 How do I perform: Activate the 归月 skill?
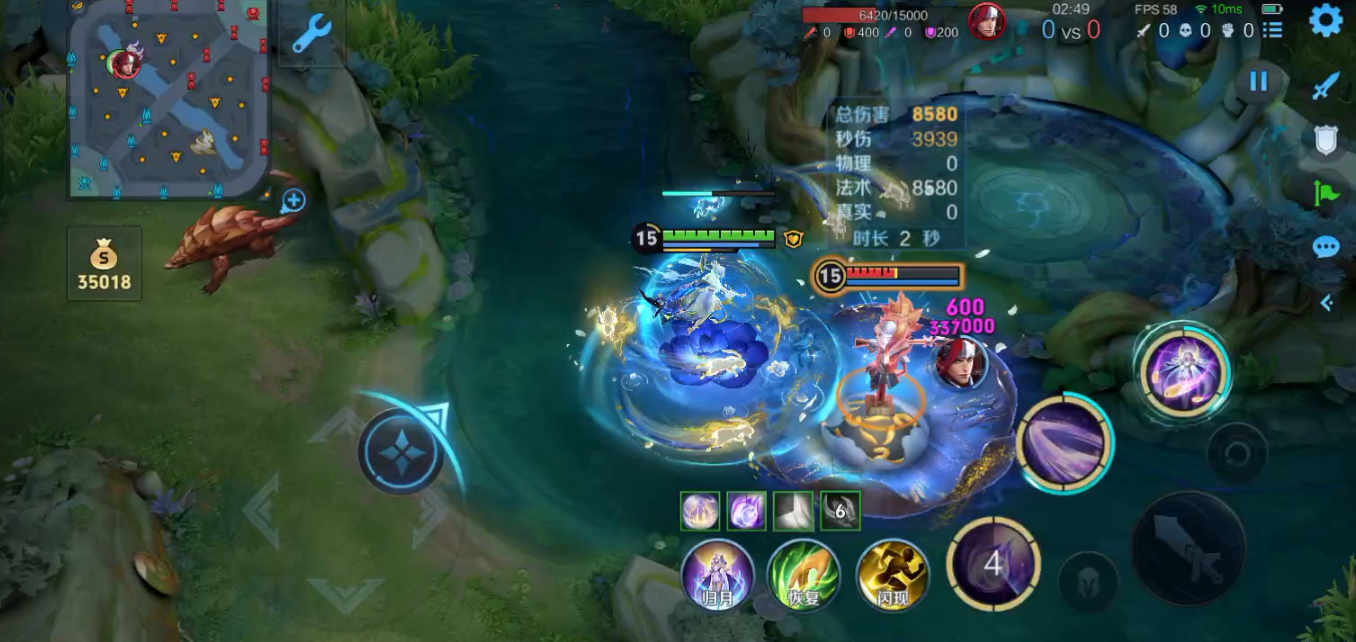click(x=717, y=575)
